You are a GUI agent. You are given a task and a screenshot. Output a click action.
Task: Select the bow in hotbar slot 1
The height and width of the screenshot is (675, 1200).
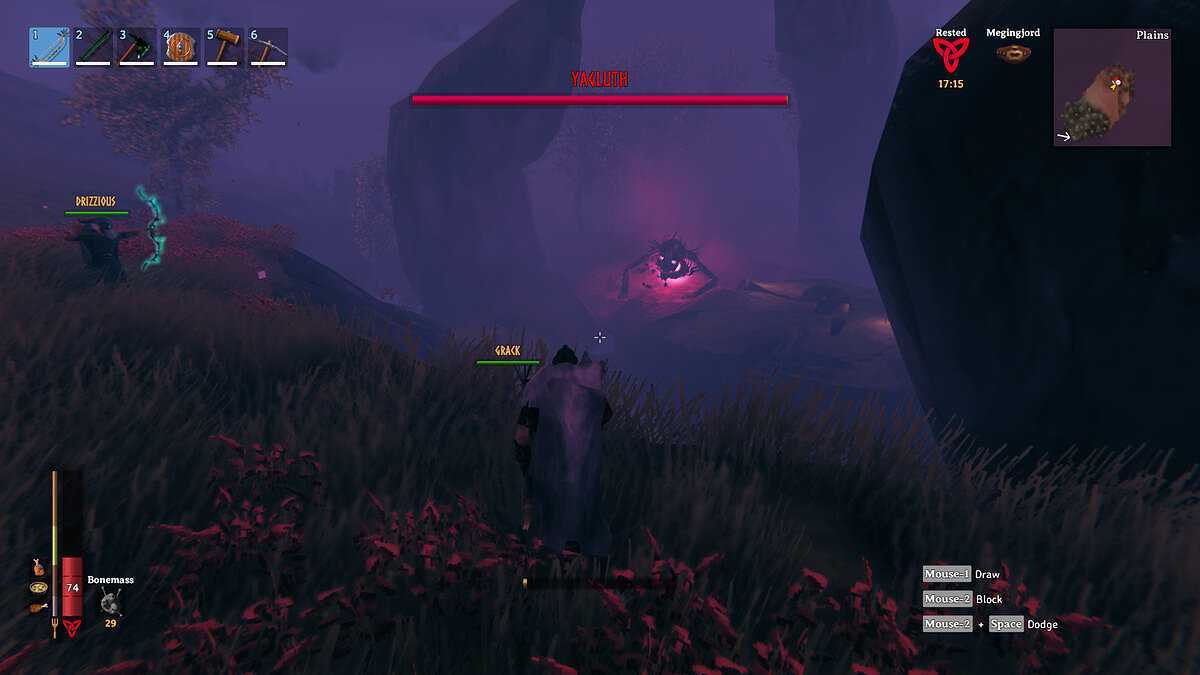[x=50, y=47]
